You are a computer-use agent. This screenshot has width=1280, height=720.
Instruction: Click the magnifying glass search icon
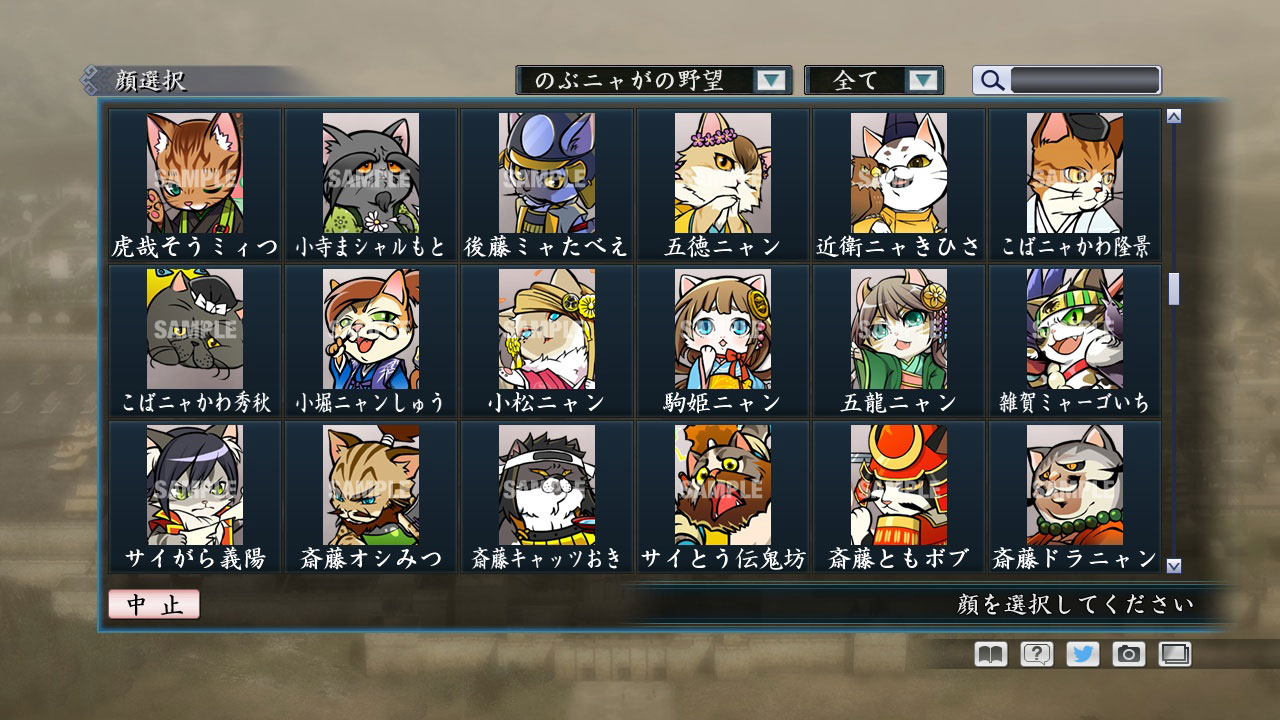point(991,79)
